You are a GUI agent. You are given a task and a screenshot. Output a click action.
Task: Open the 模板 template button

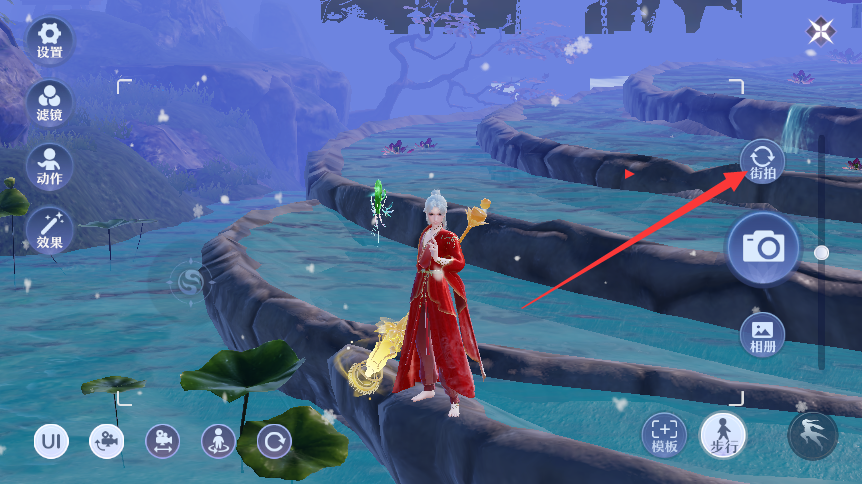click(x=664, y=433)
